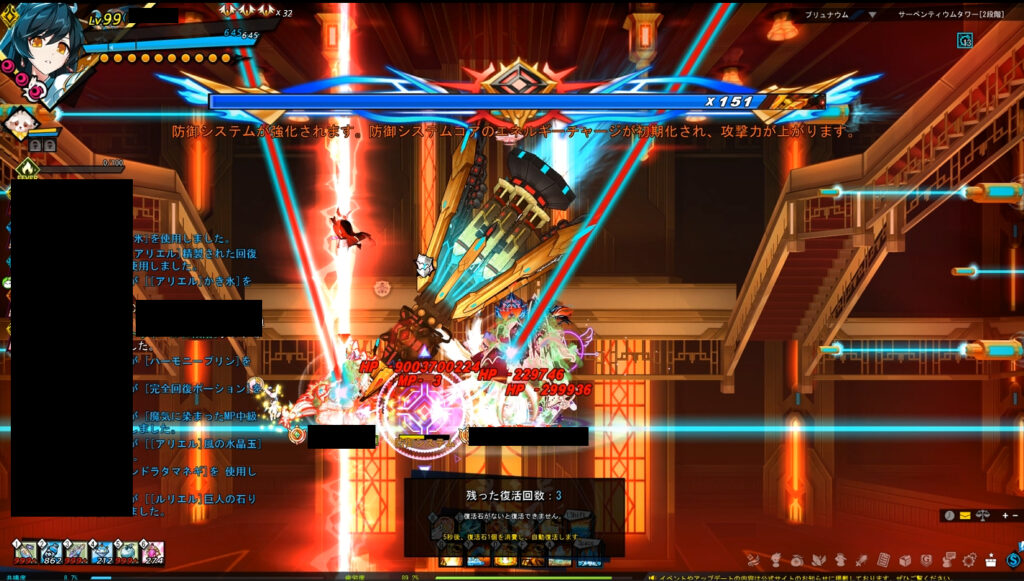Open the money bag icon
This screenshot has height=581, width=1024.
click(796, 559)
